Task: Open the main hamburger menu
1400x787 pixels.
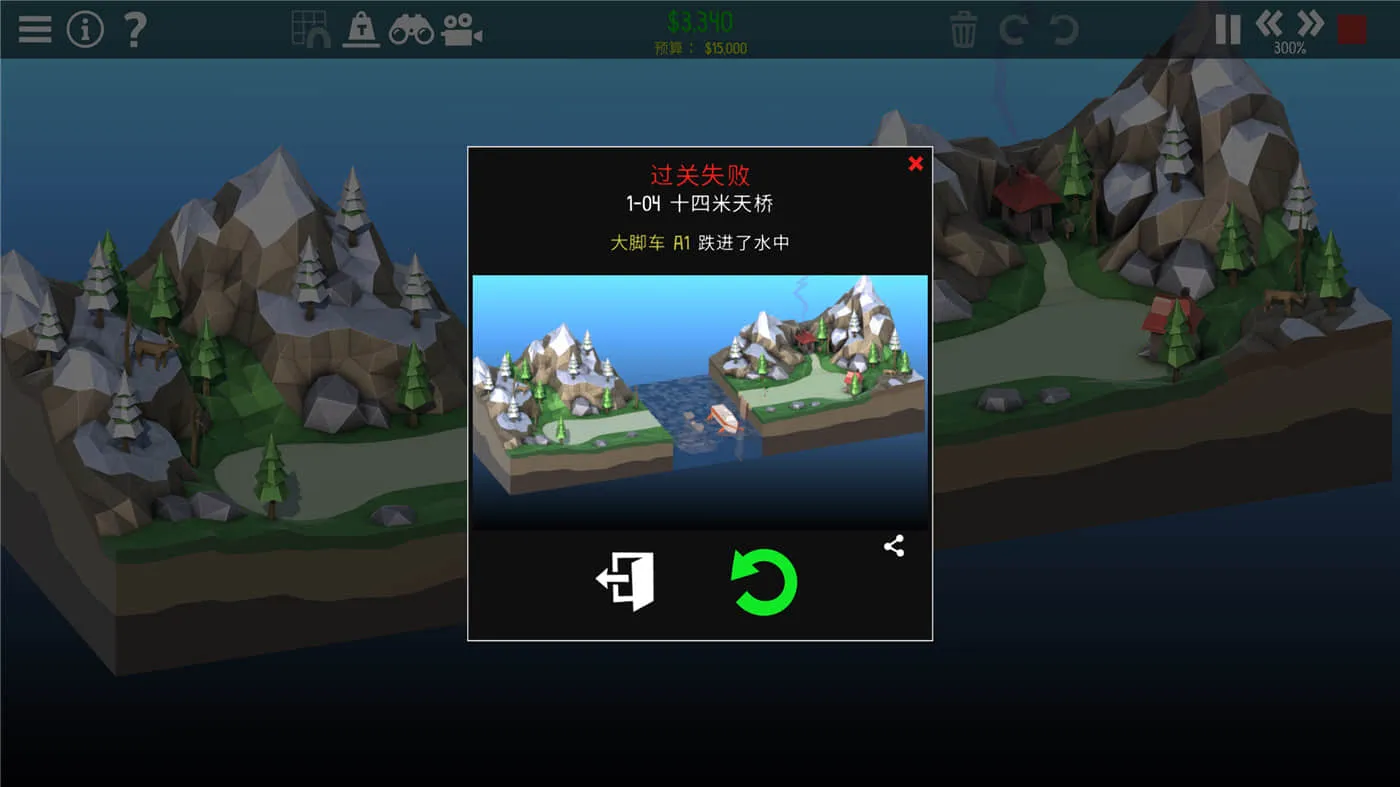Action: (x=33, y=28)
